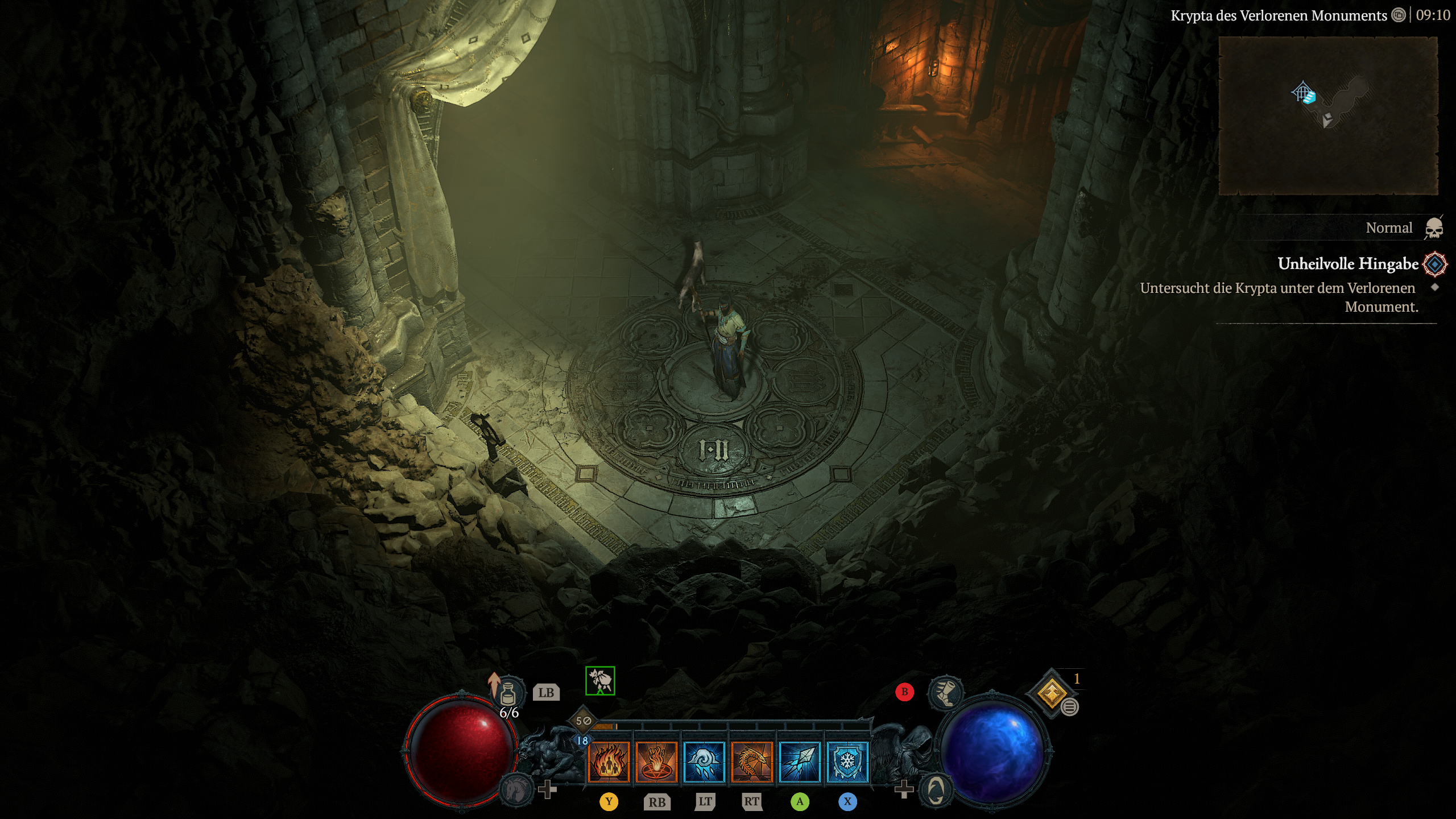This screenshot has width=1456, height=819.
Task: Open the menu via the circled lines icon
Action: coord(1070,708)
